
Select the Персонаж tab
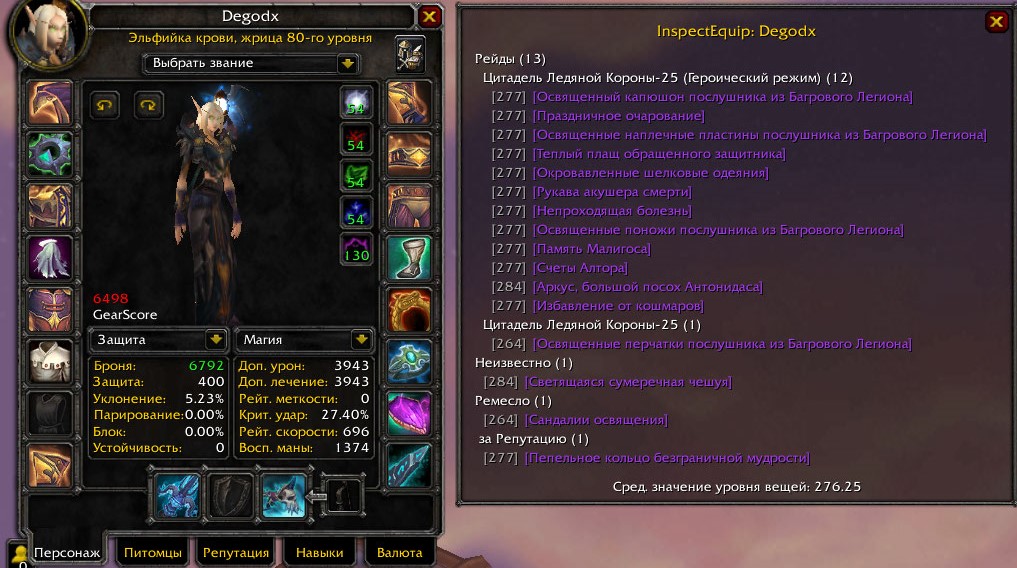67,552
